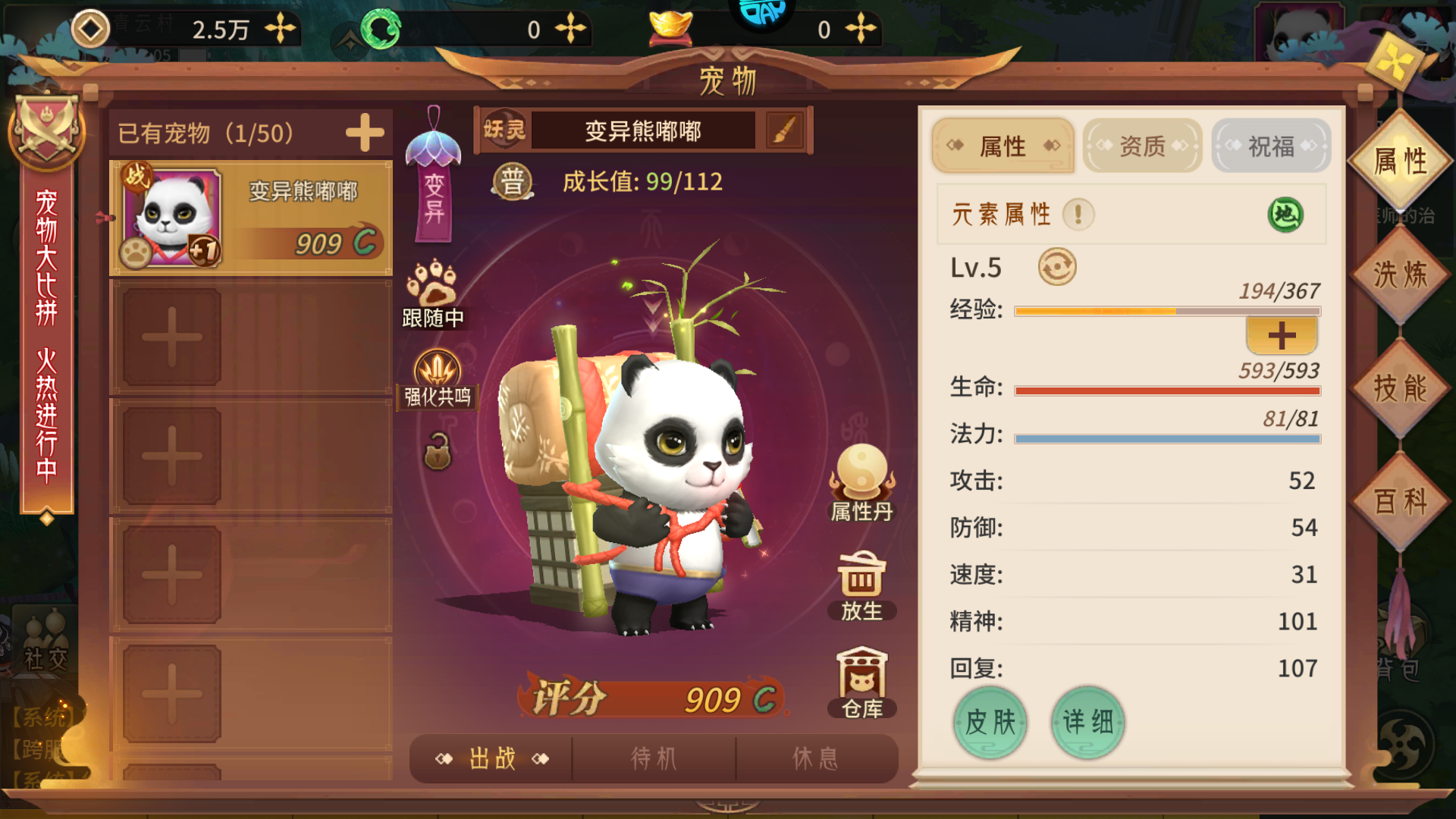1456x819 pixels.
Task: Click the plus to add experience
Action: point(1282,334)
